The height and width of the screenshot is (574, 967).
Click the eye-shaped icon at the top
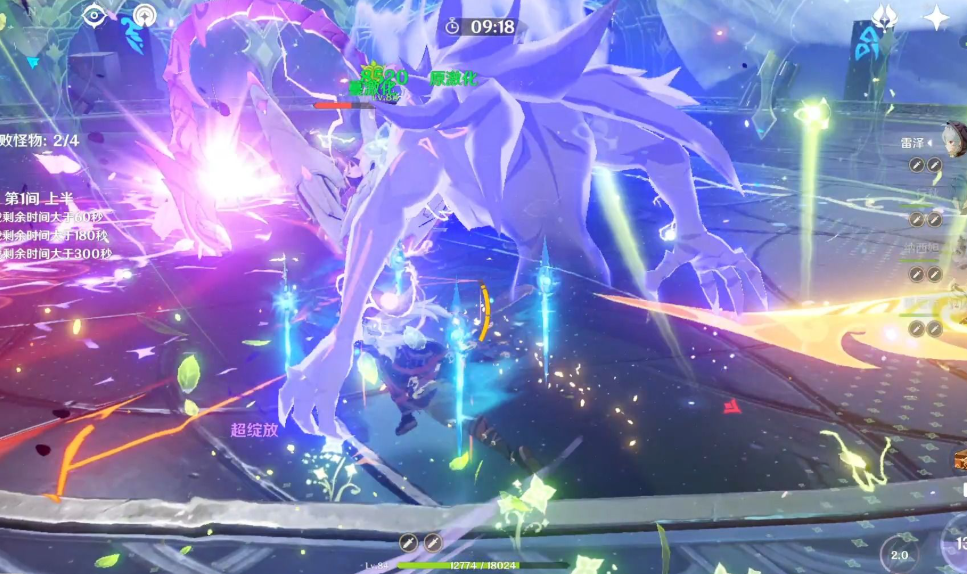pyautogui.click(x=95, y=14)
